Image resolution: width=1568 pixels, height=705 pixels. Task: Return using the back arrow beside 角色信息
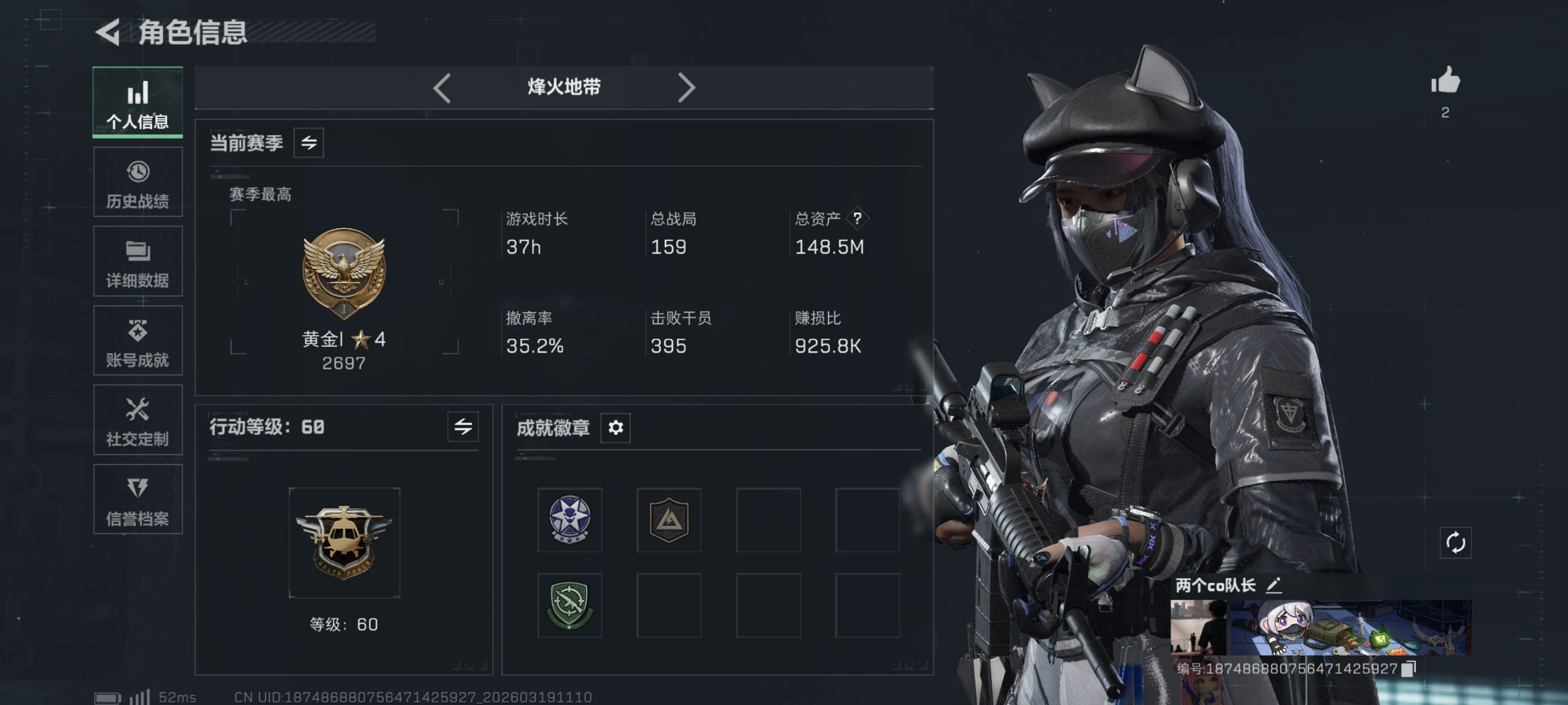click(107, 33)
